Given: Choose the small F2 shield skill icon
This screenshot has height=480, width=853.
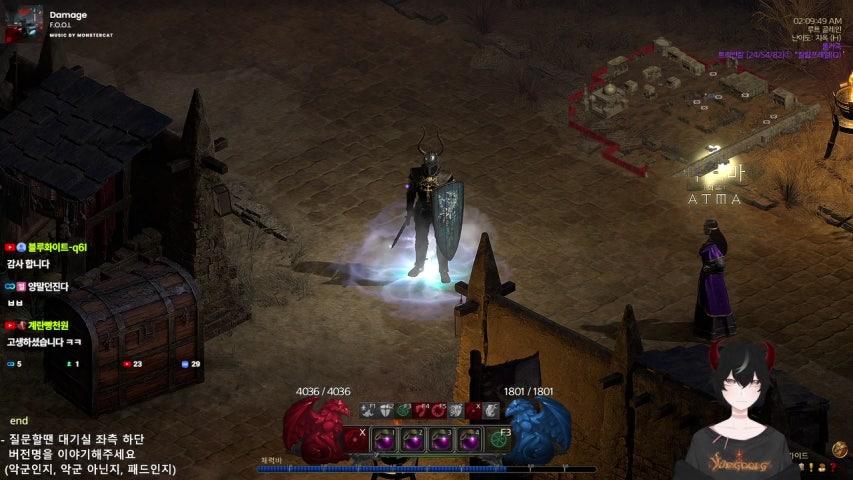Looking at the screenshot, I should [386, 410].
